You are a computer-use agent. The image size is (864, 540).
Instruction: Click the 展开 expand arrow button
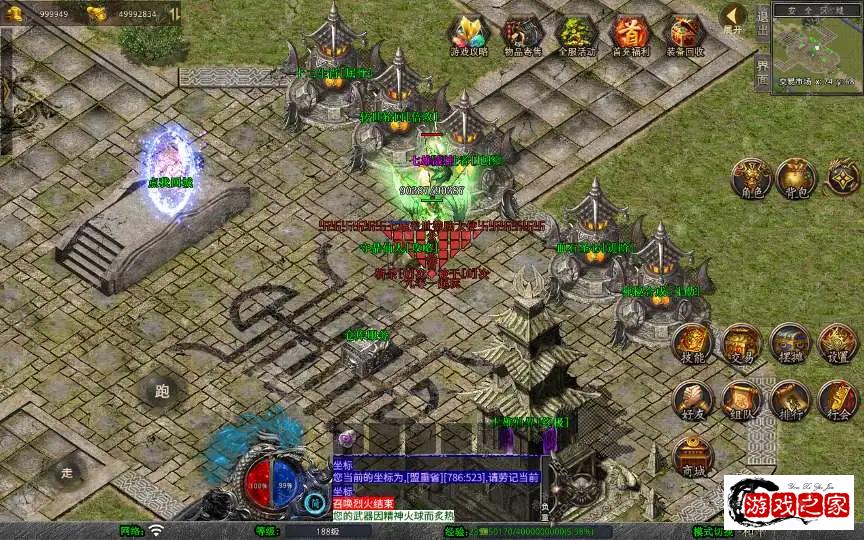point(734,18)
